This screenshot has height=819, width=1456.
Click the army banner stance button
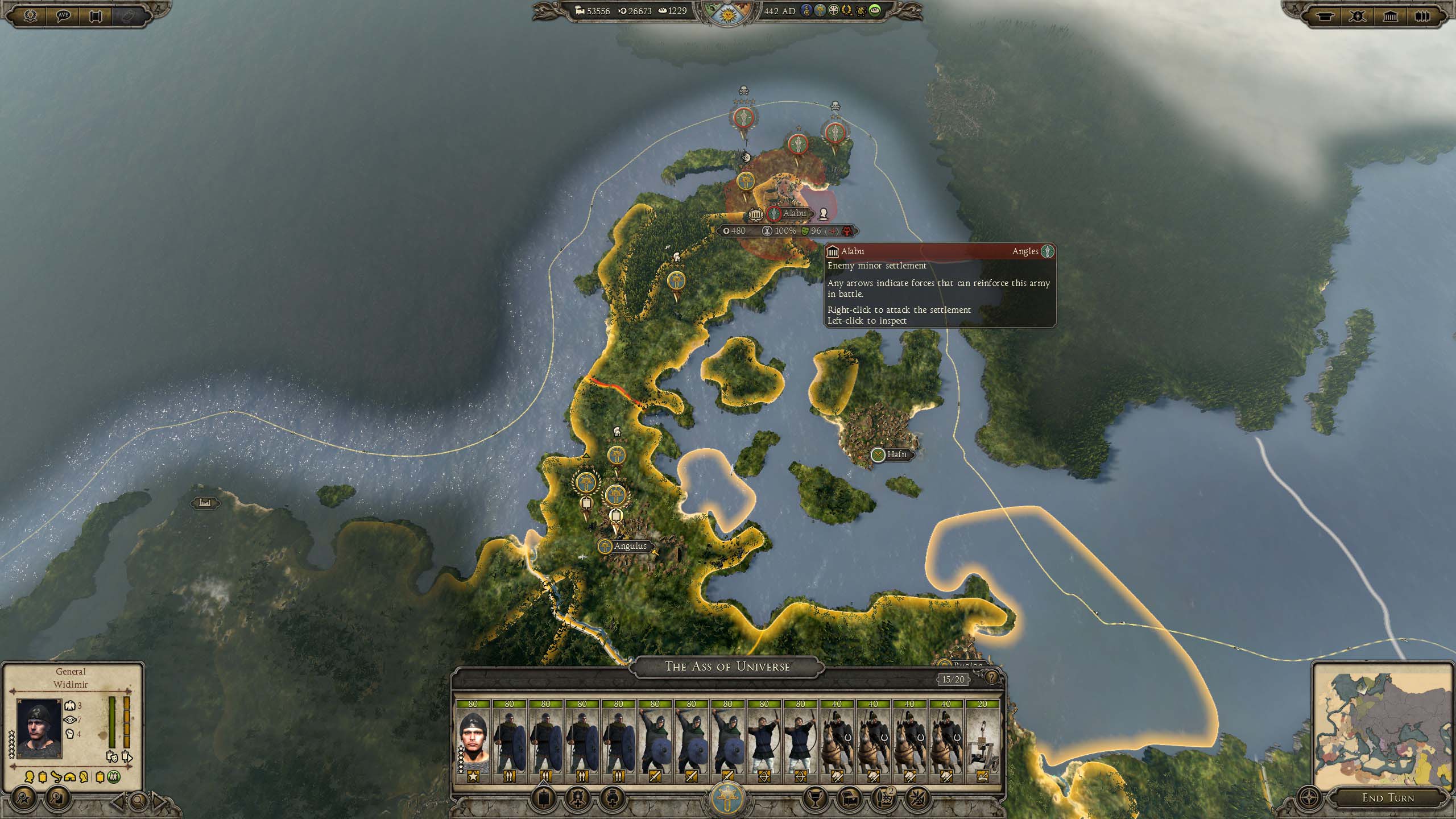[x=544, y=799]
